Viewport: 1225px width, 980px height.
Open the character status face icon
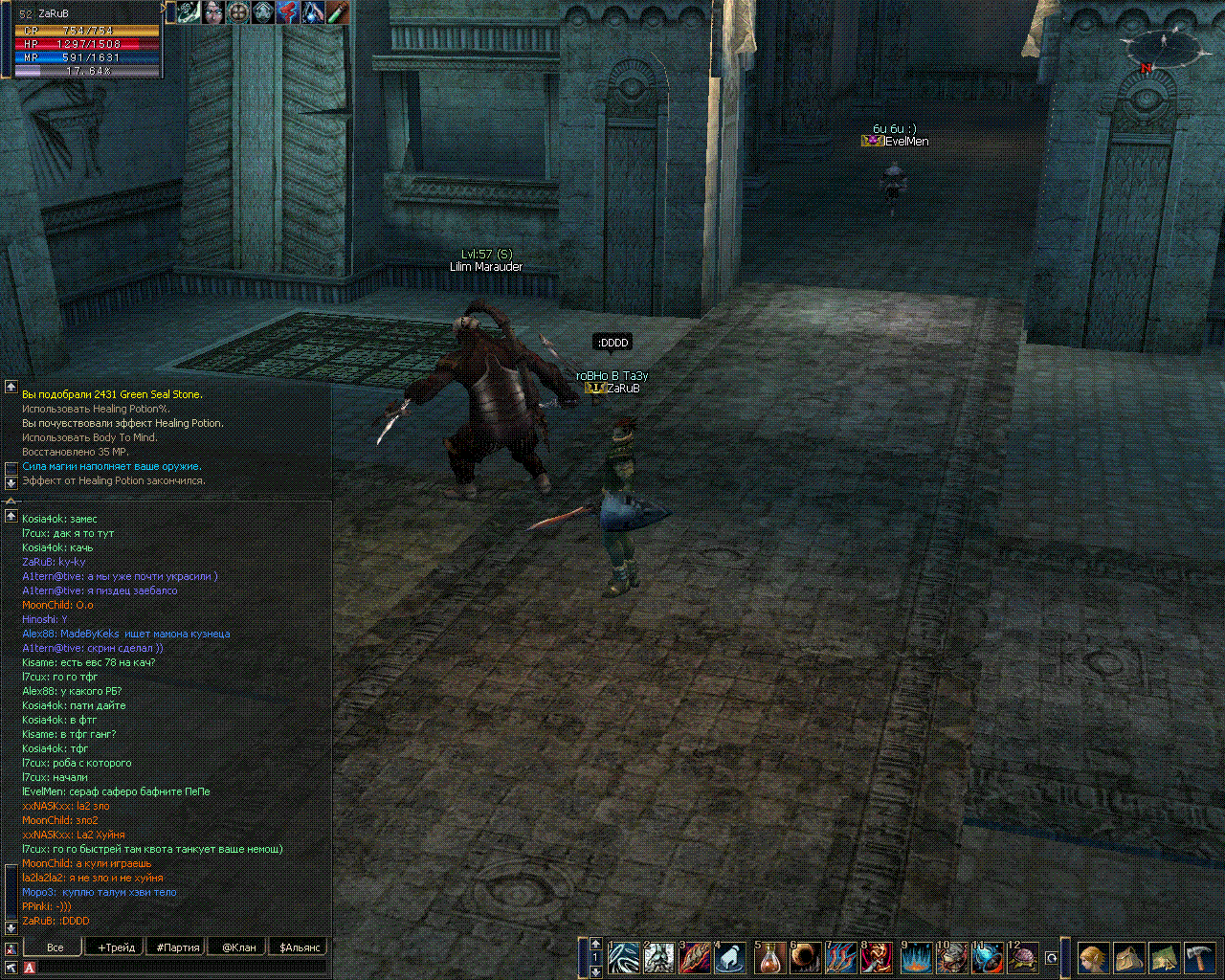coord(1094,958)
